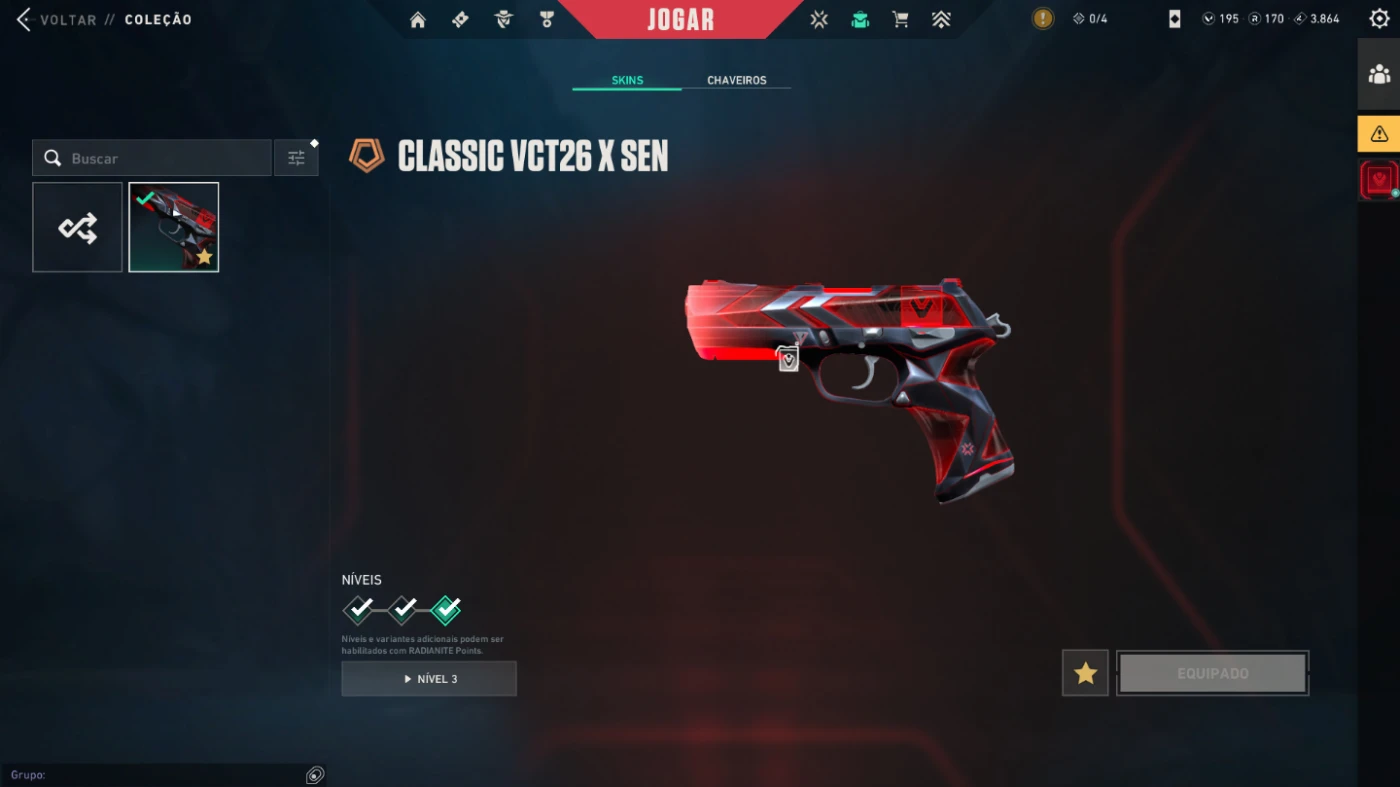Click the yellow warning triangle icon
The height and width of the screenshot is (787, 1400).
click(1379, 133)
